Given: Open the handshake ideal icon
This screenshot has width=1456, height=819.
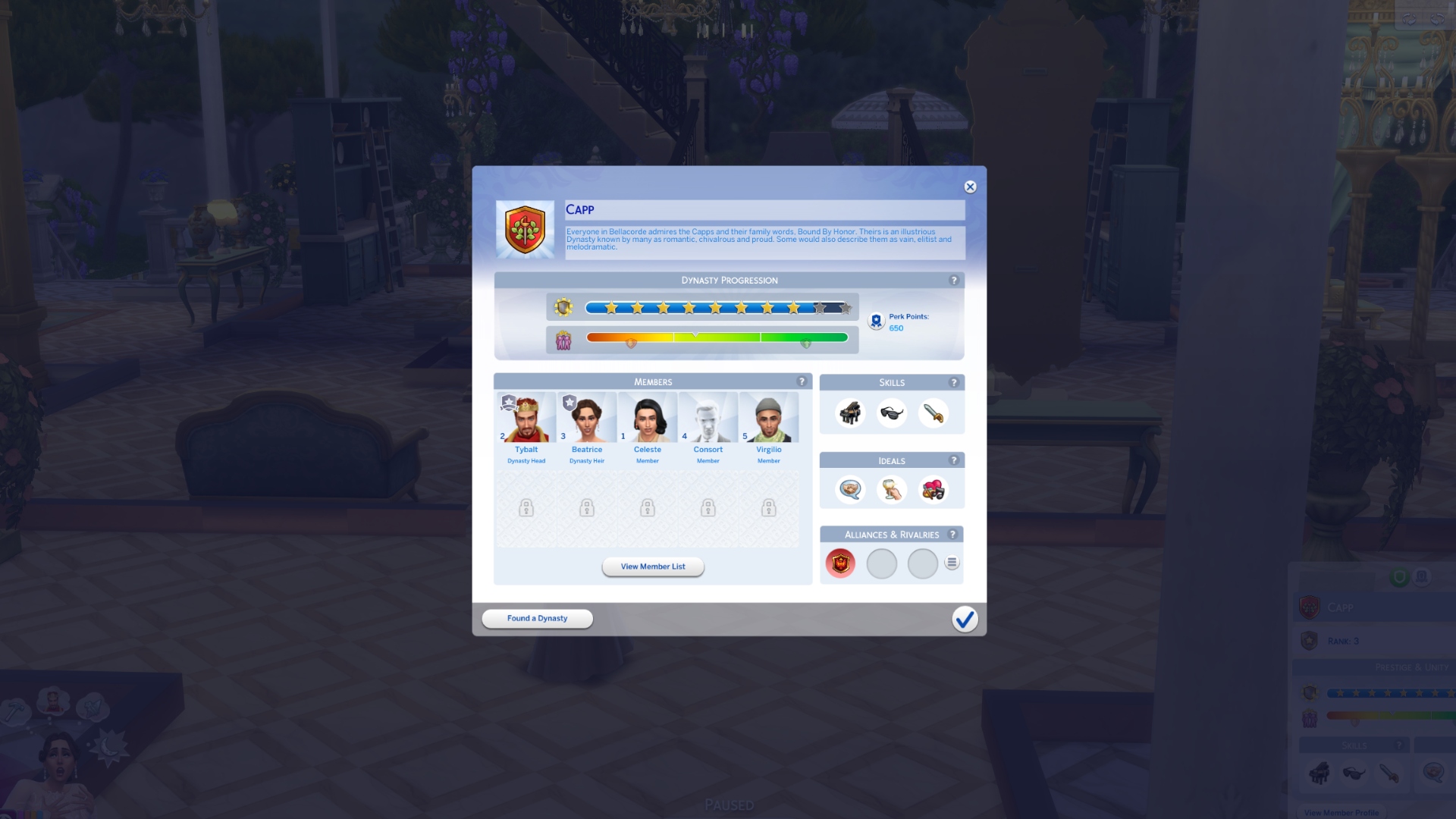Looking at the screenshot, I should [x=850, y=490].
